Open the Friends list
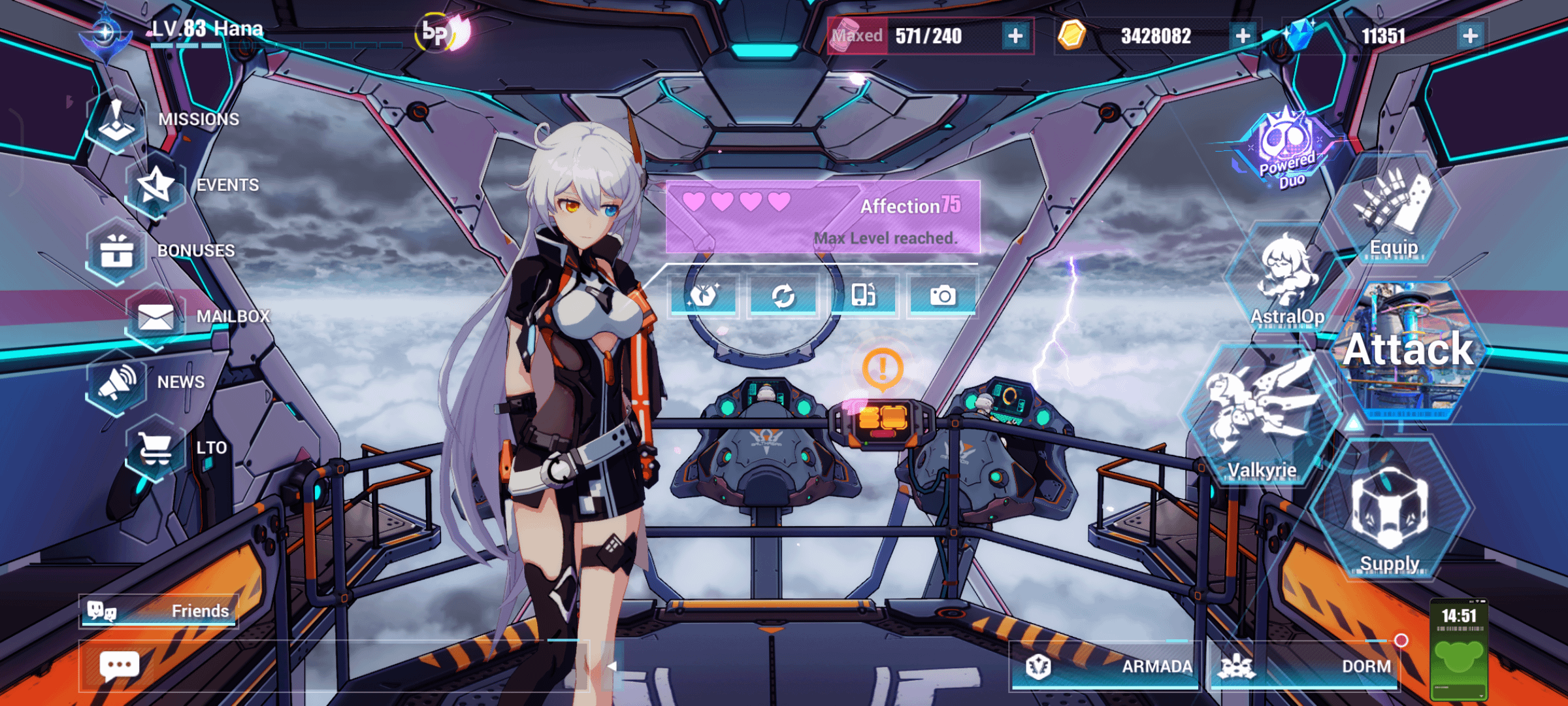The height and width of the screenshot is (706, 1568). [159, 611]
